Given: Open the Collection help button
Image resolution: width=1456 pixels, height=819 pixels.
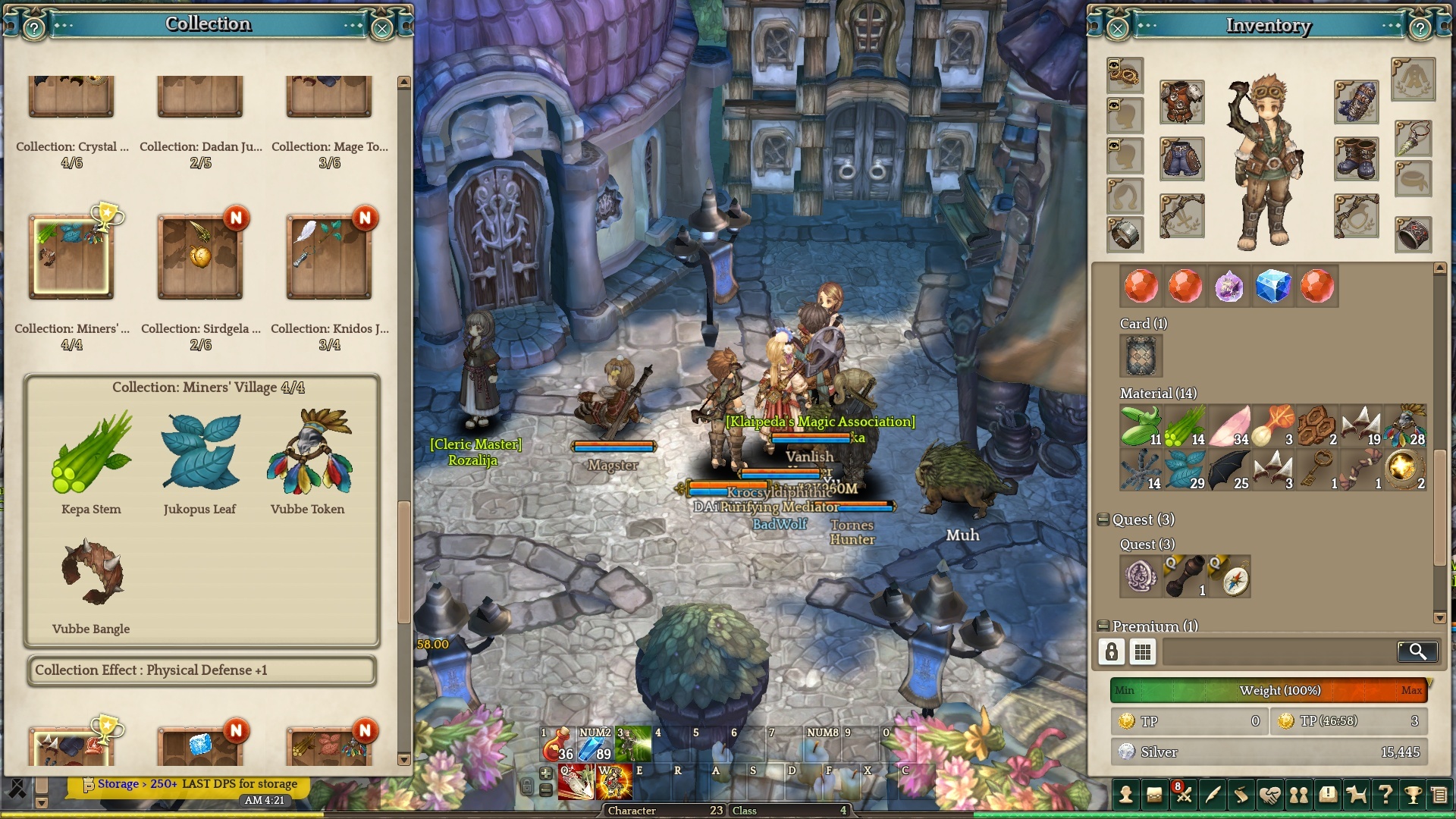Looking at the screenshot, I should [33, 29].
